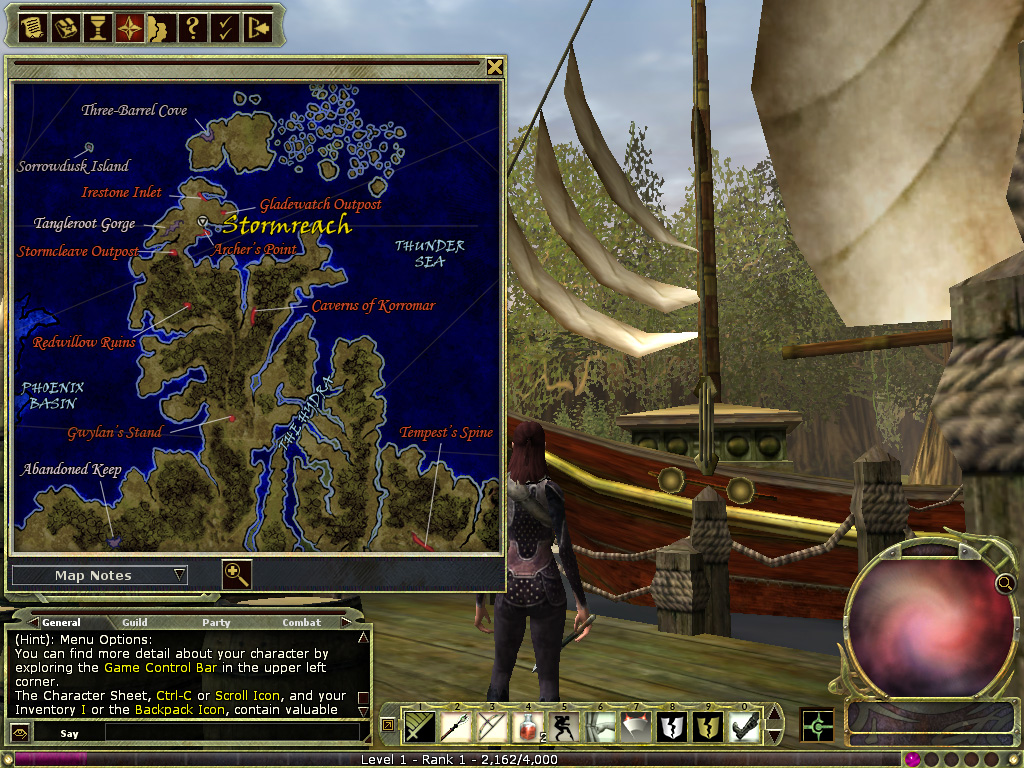The image size is (1024, 768).
Task: Open the question mark help icon
Action: pyautogui.click(x=192, y=27)
